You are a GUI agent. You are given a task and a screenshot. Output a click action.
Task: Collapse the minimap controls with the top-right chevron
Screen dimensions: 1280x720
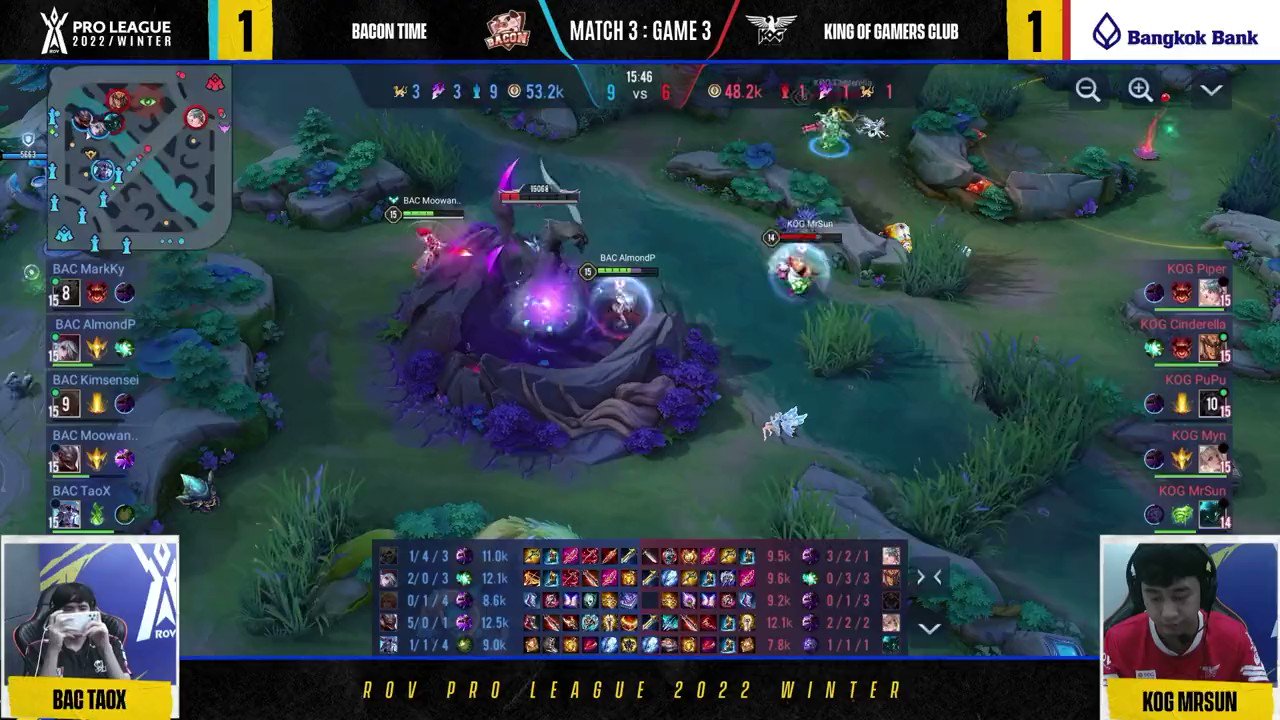(x=1212, y=89)
